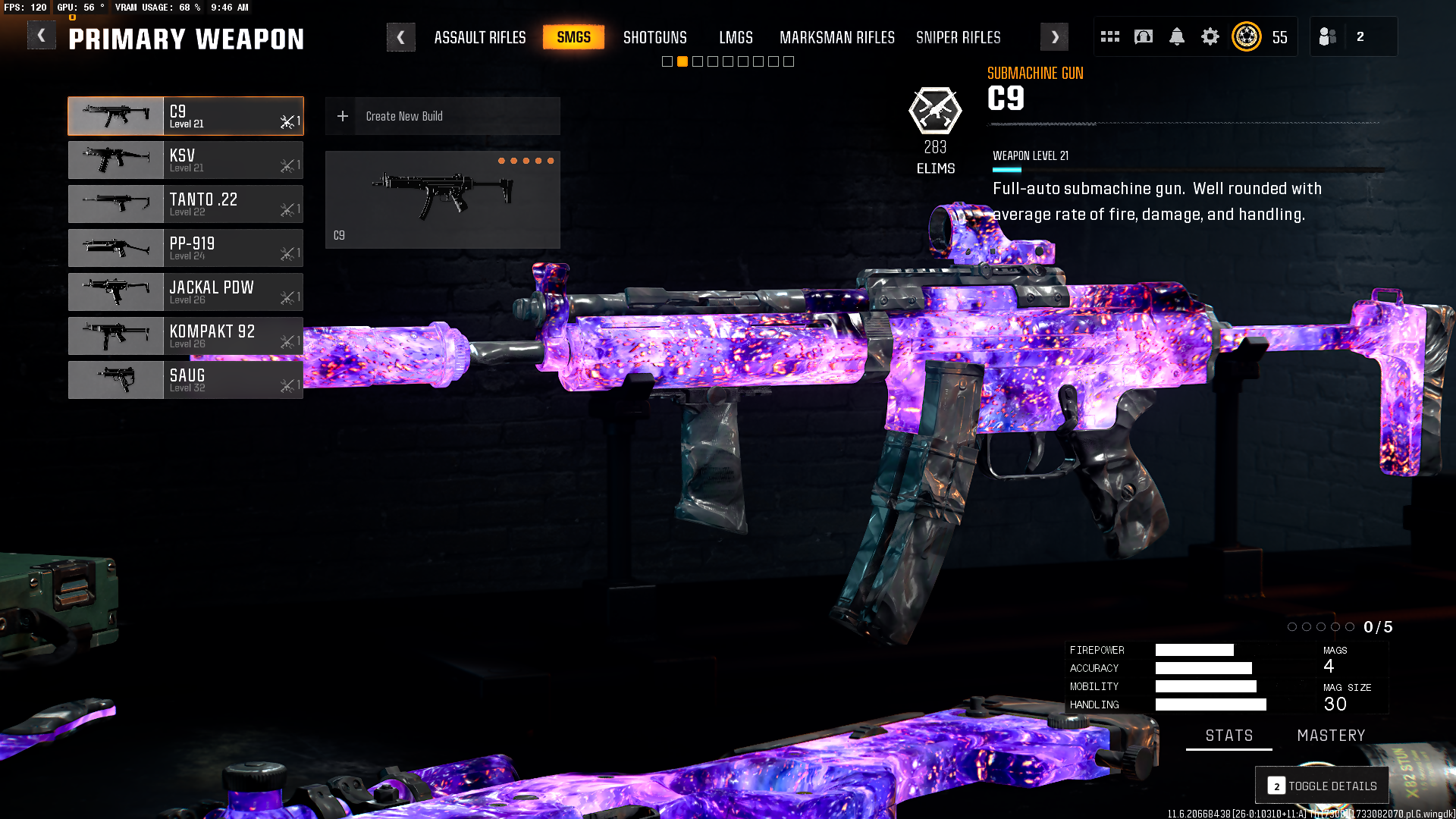Open the Shotguns weapon category
The image size is (1456, 819).
[x=654, y=37]
